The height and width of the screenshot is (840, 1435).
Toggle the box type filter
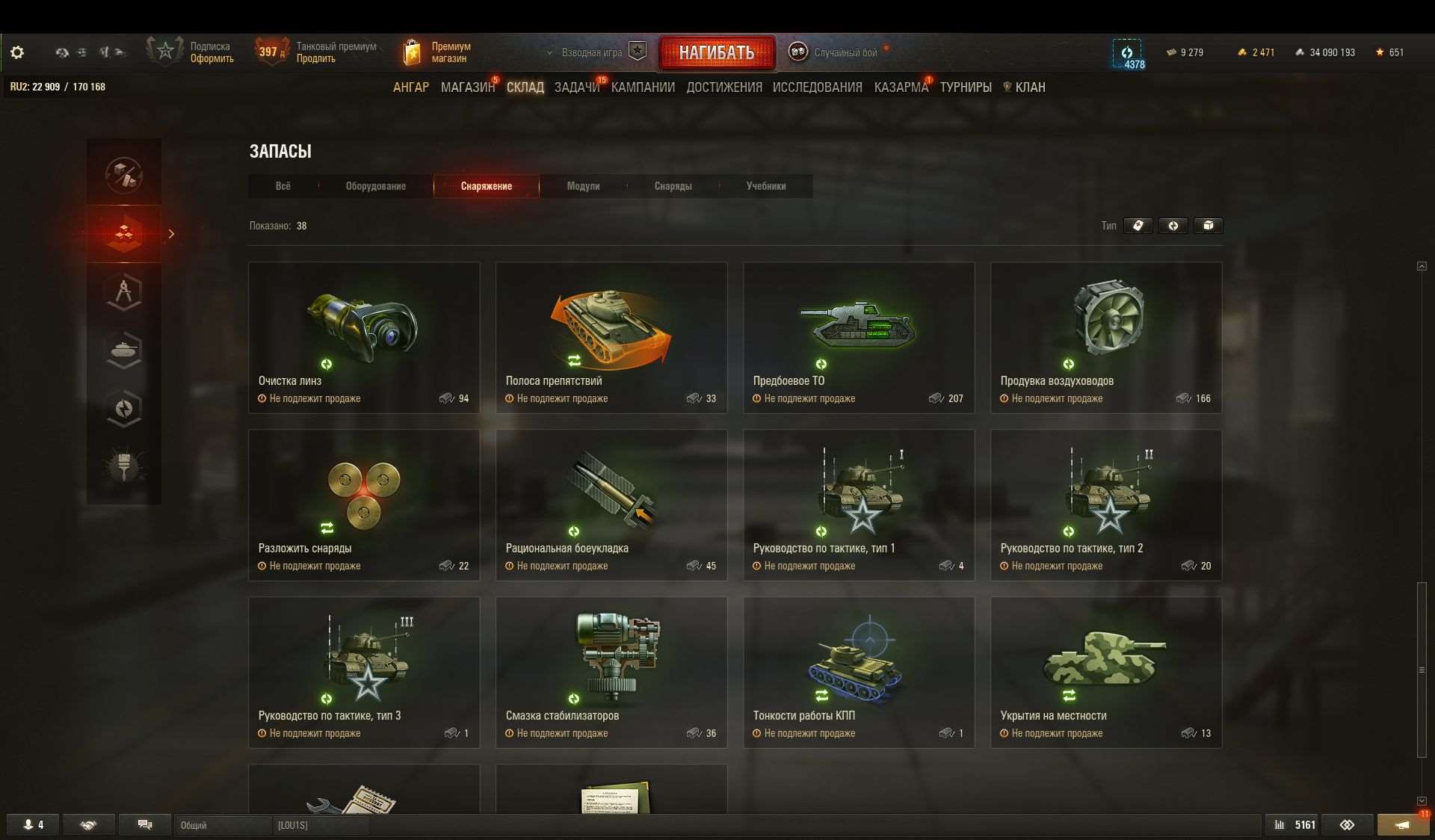1209,226
